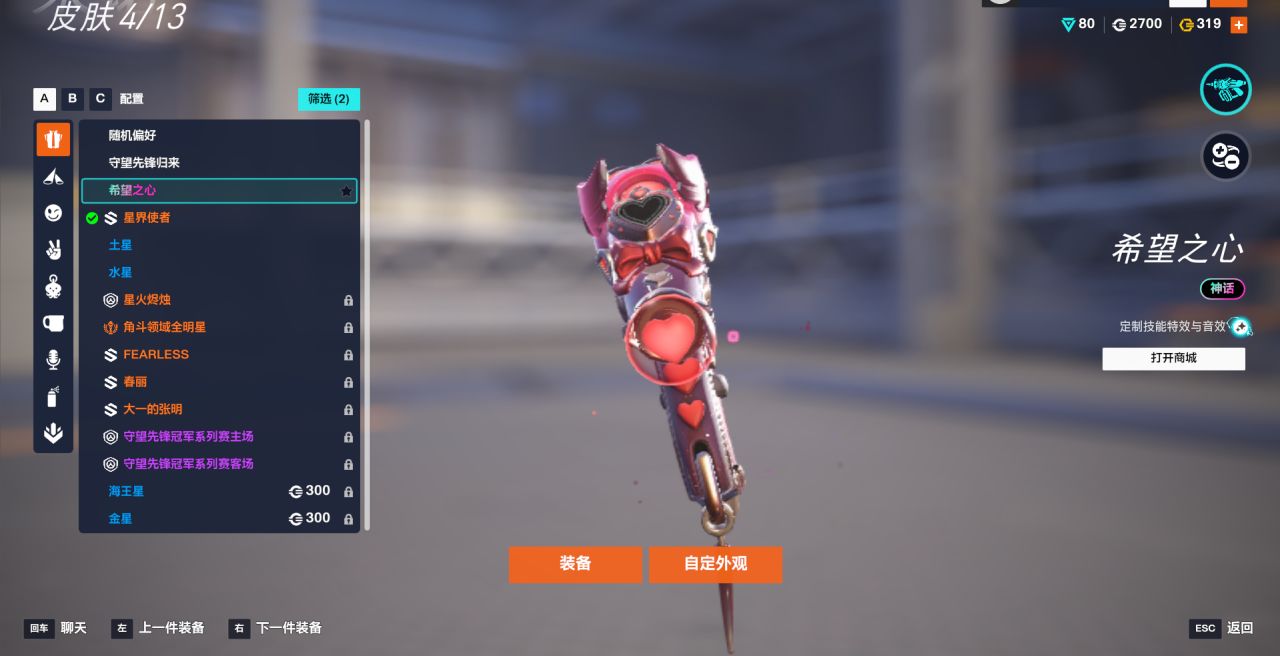Switch to loadout tab C
This screenshot has height=656, width=1280.
tap(100, 99)
